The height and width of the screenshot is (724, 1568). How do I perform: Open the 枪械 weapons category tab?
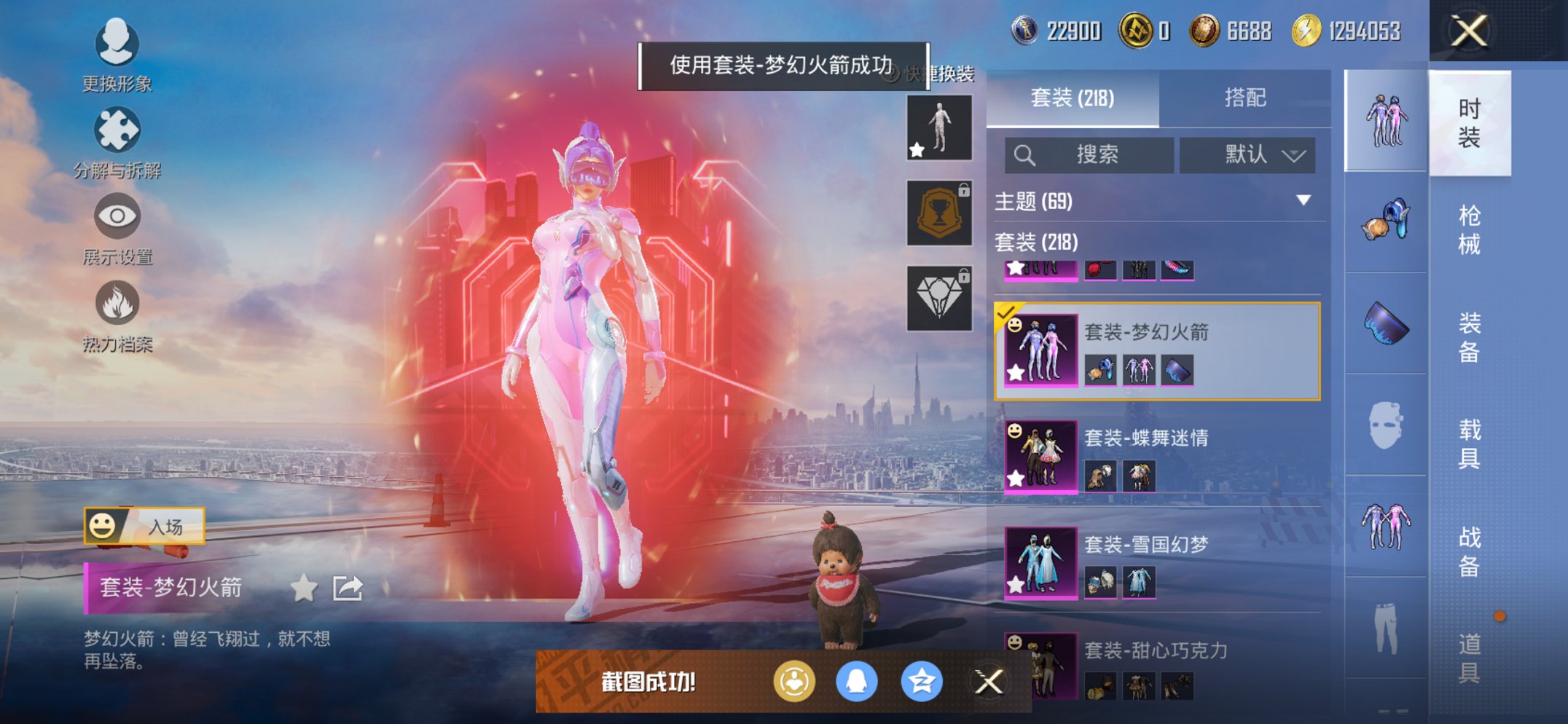1470,228
